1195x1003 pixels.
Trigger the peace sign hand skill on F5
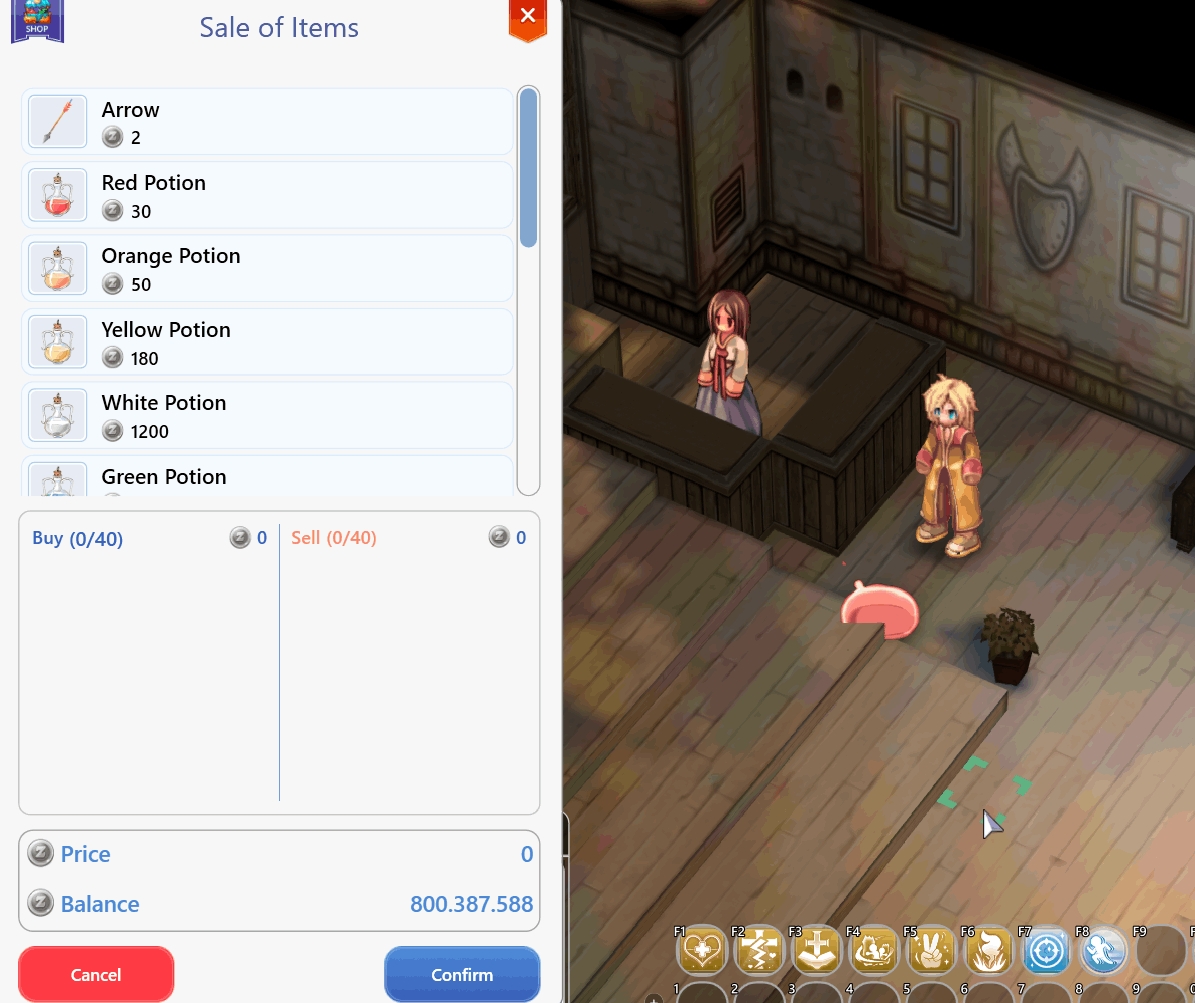pos(931,951)
